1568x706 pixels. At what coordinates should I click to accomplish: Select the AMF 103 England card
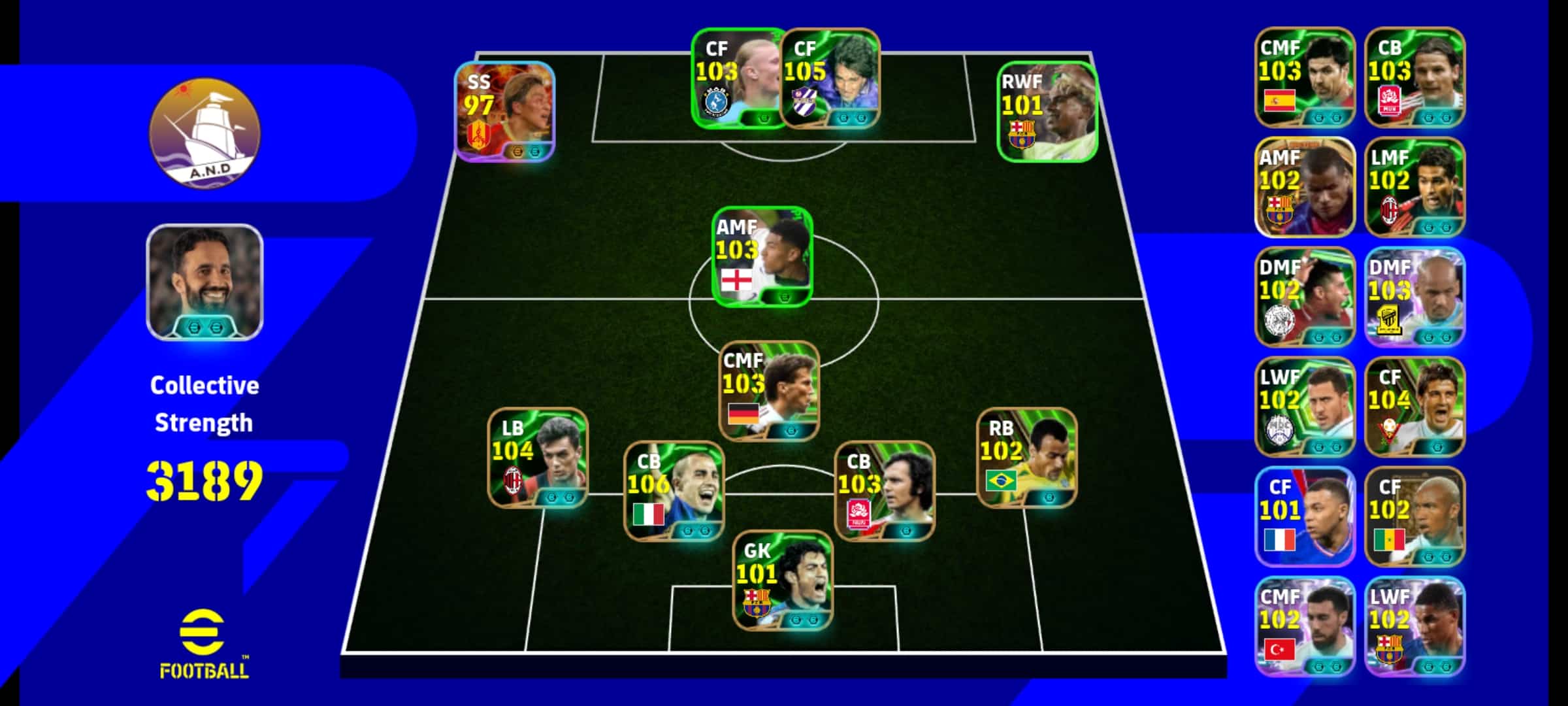point(762,257)
